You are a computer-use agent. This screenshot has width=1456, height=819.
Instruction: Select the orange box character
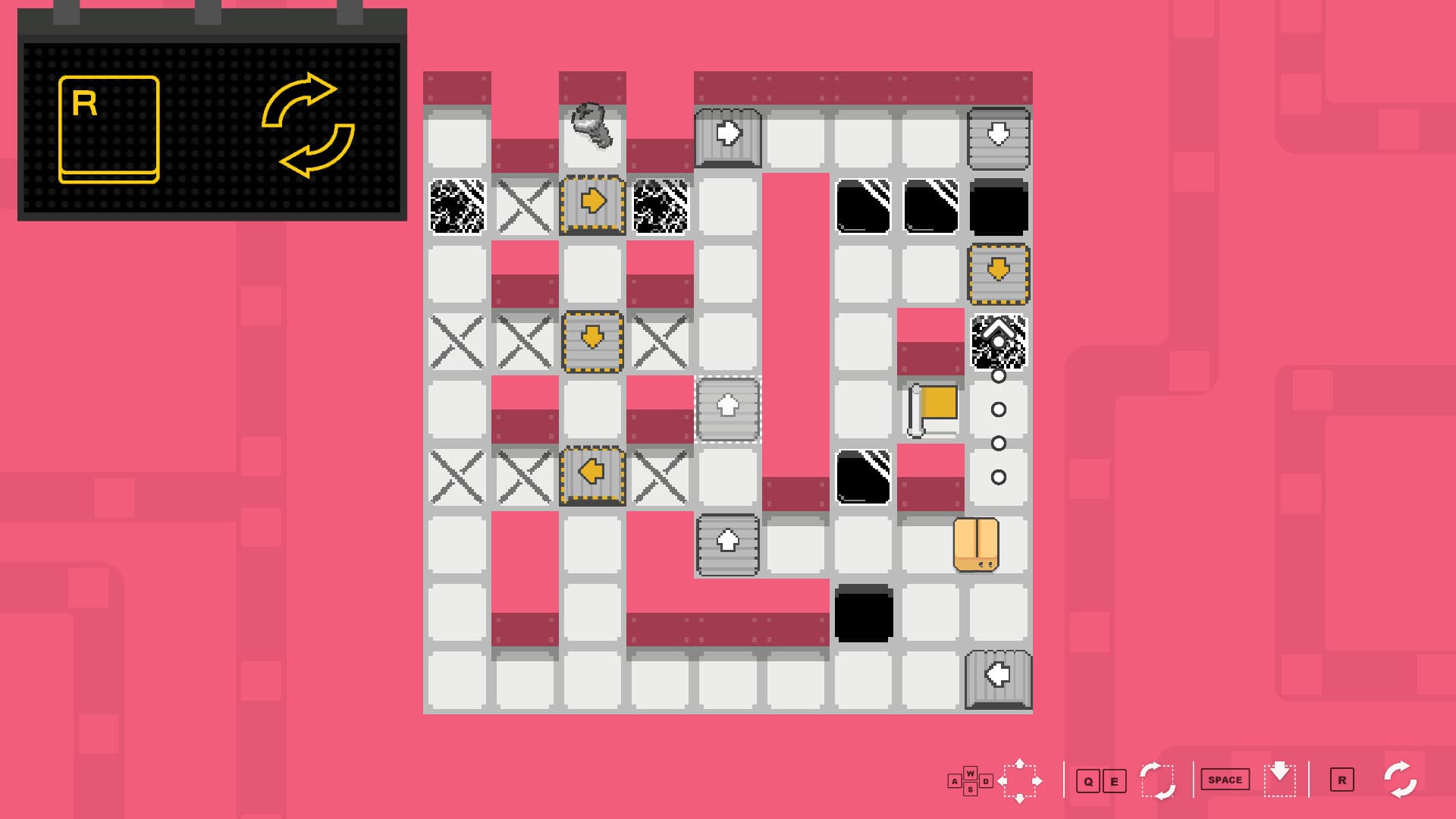click(977, 544)
